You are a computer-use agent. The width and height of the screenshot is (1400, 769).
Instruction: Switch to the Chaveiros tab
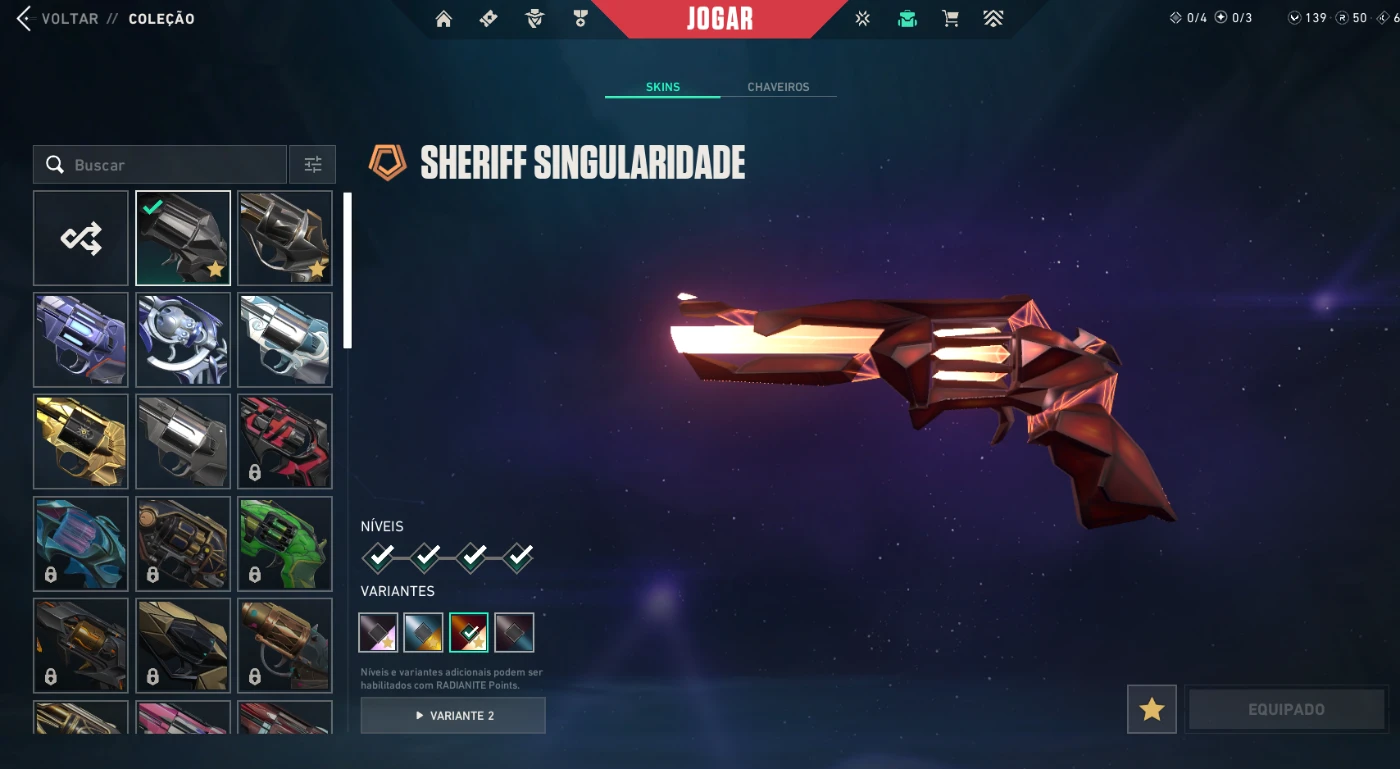(x=778, y=87)
